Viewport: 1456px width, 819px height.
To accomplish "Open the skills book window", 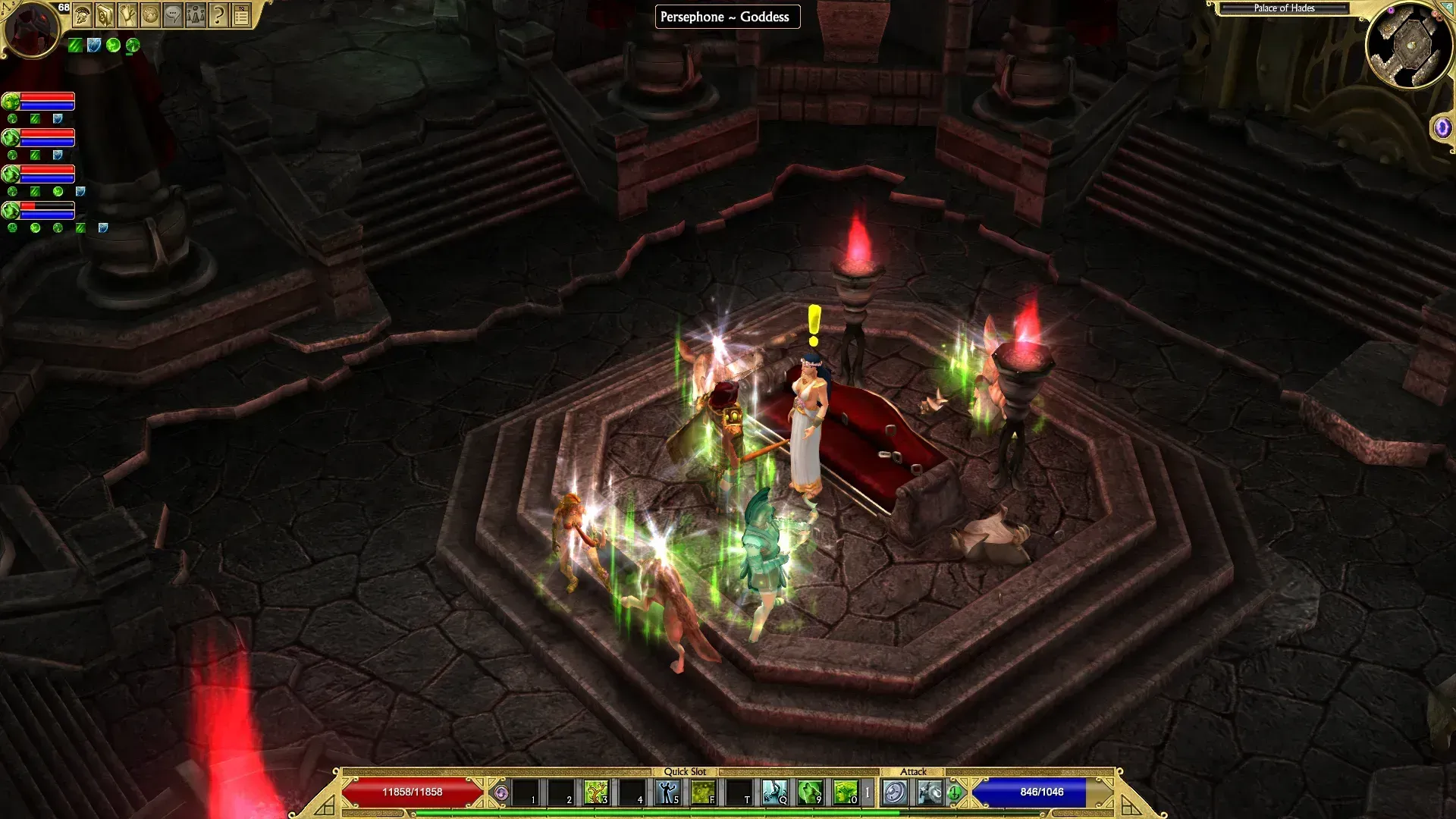I will click(105, 15).
